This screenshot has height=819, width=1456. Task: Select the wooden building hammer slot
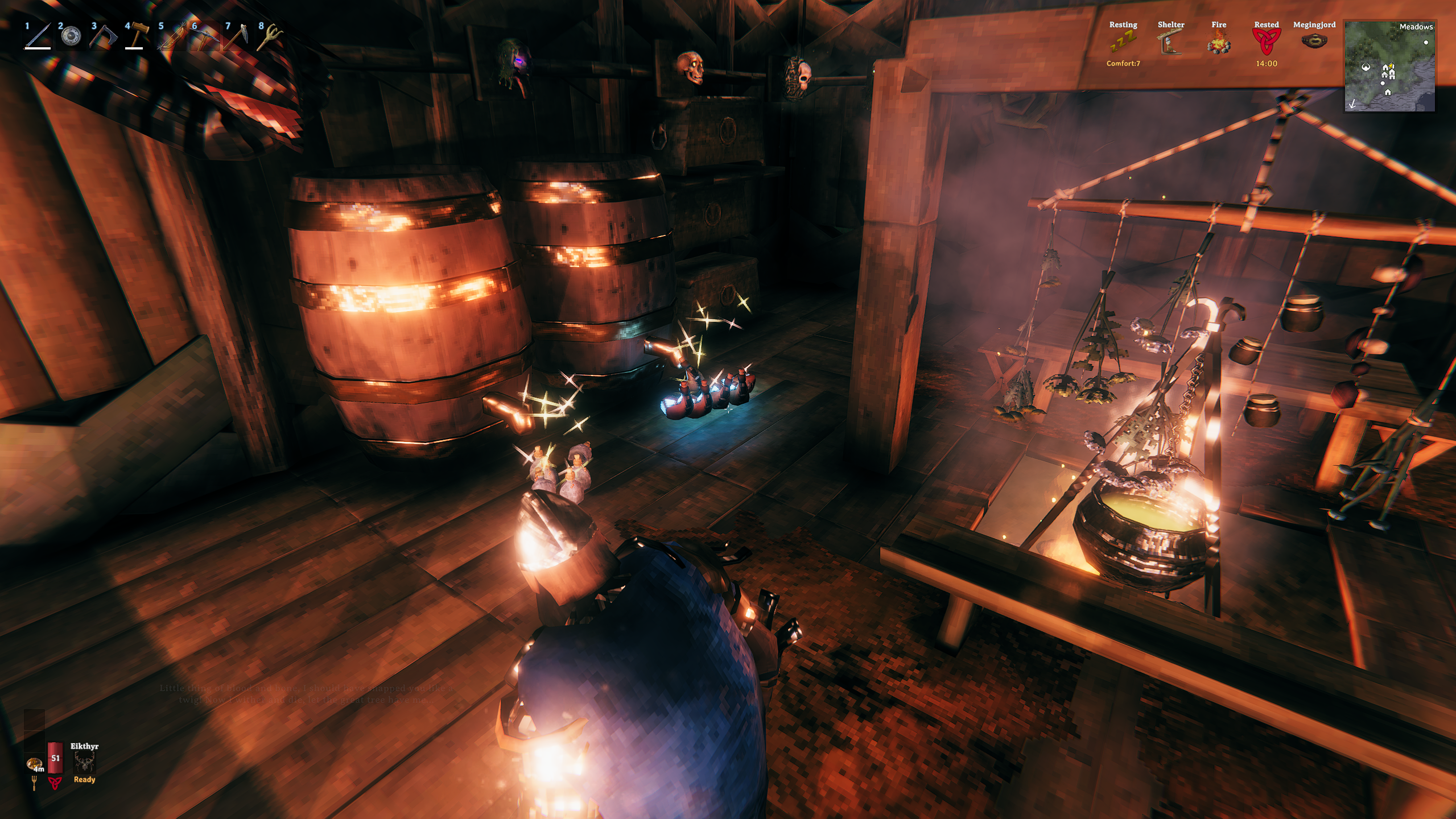pyautogui.click(x=137, y=36)
